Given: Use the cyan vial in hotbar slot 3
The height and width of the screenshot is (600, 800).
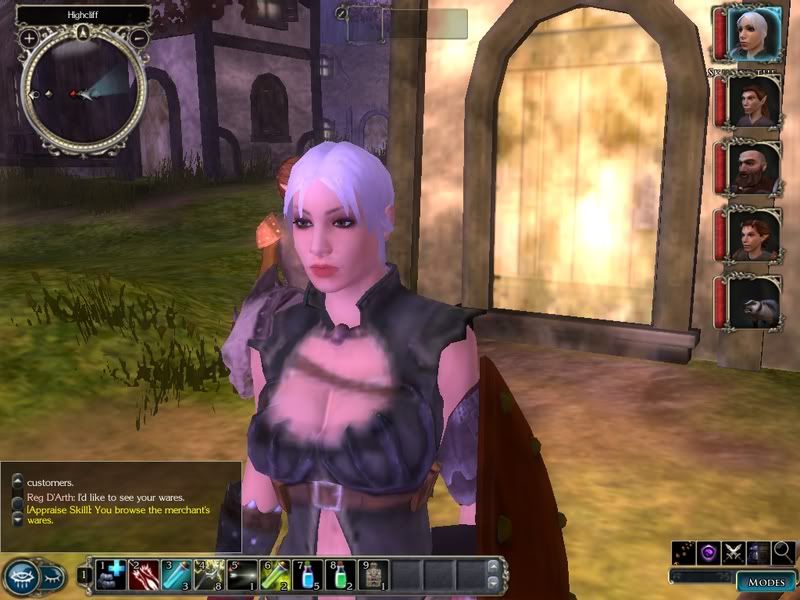Looking at the screenshot, I should (177, 575).
